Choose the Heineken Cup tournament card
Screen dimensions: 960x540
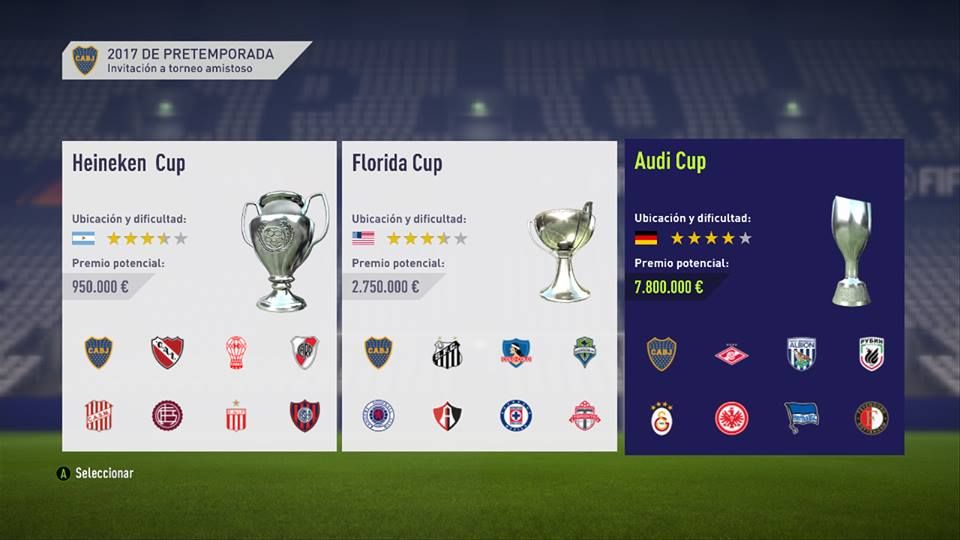coord(199,296)
